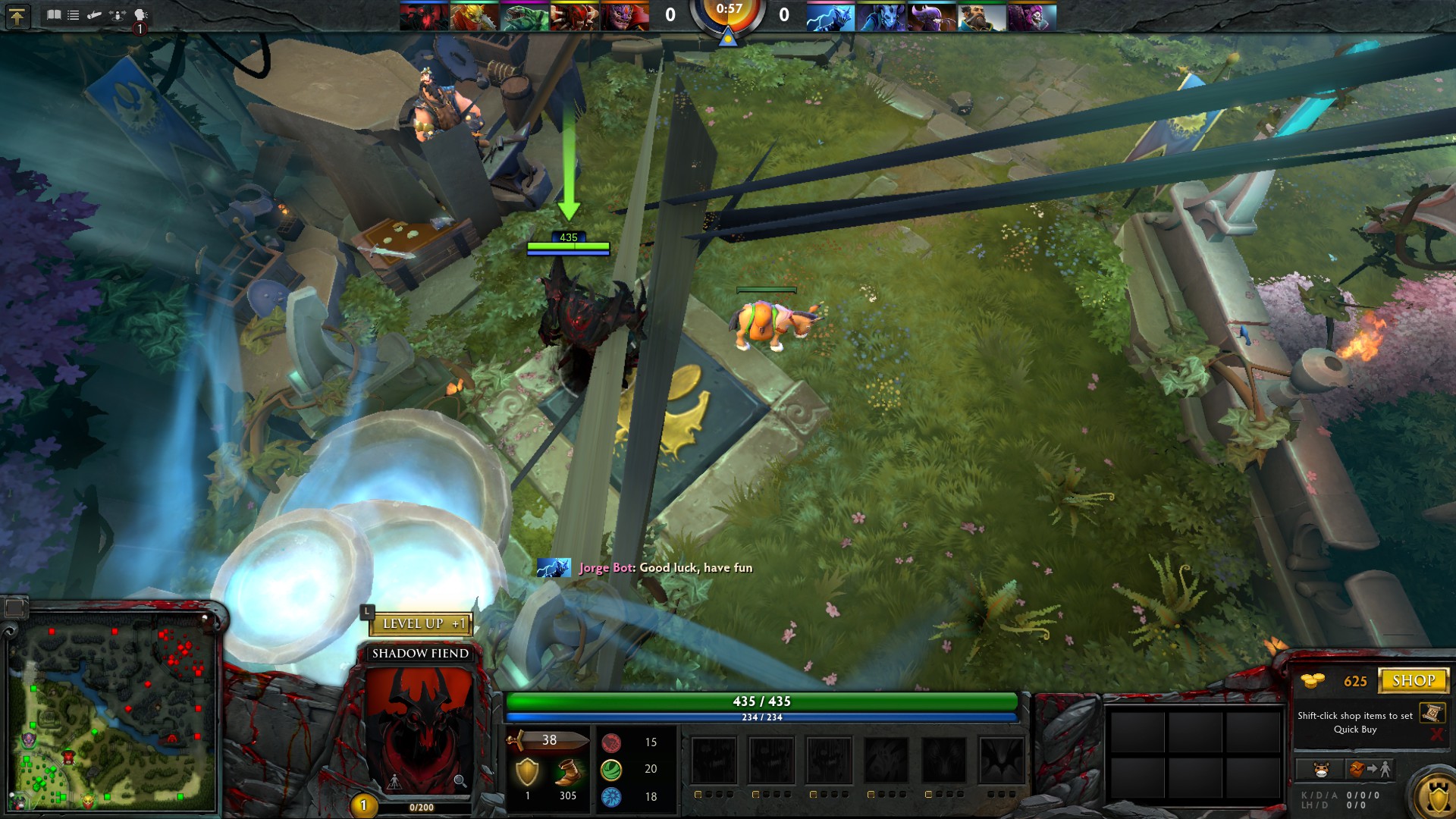Clear Quick Buy with the red X
Image resolution: width=1456 pixels, height=819 pixels.
tap(1436, 733)
